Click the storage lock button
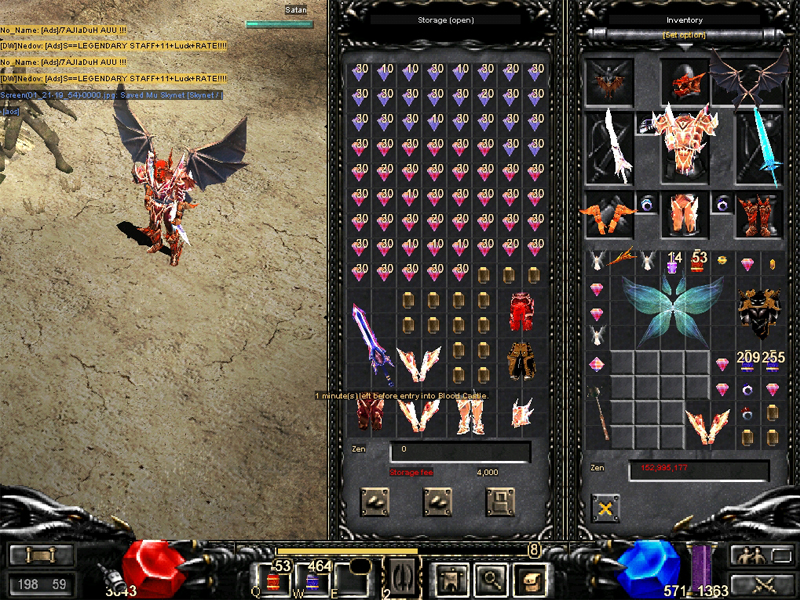 (500, 501)
